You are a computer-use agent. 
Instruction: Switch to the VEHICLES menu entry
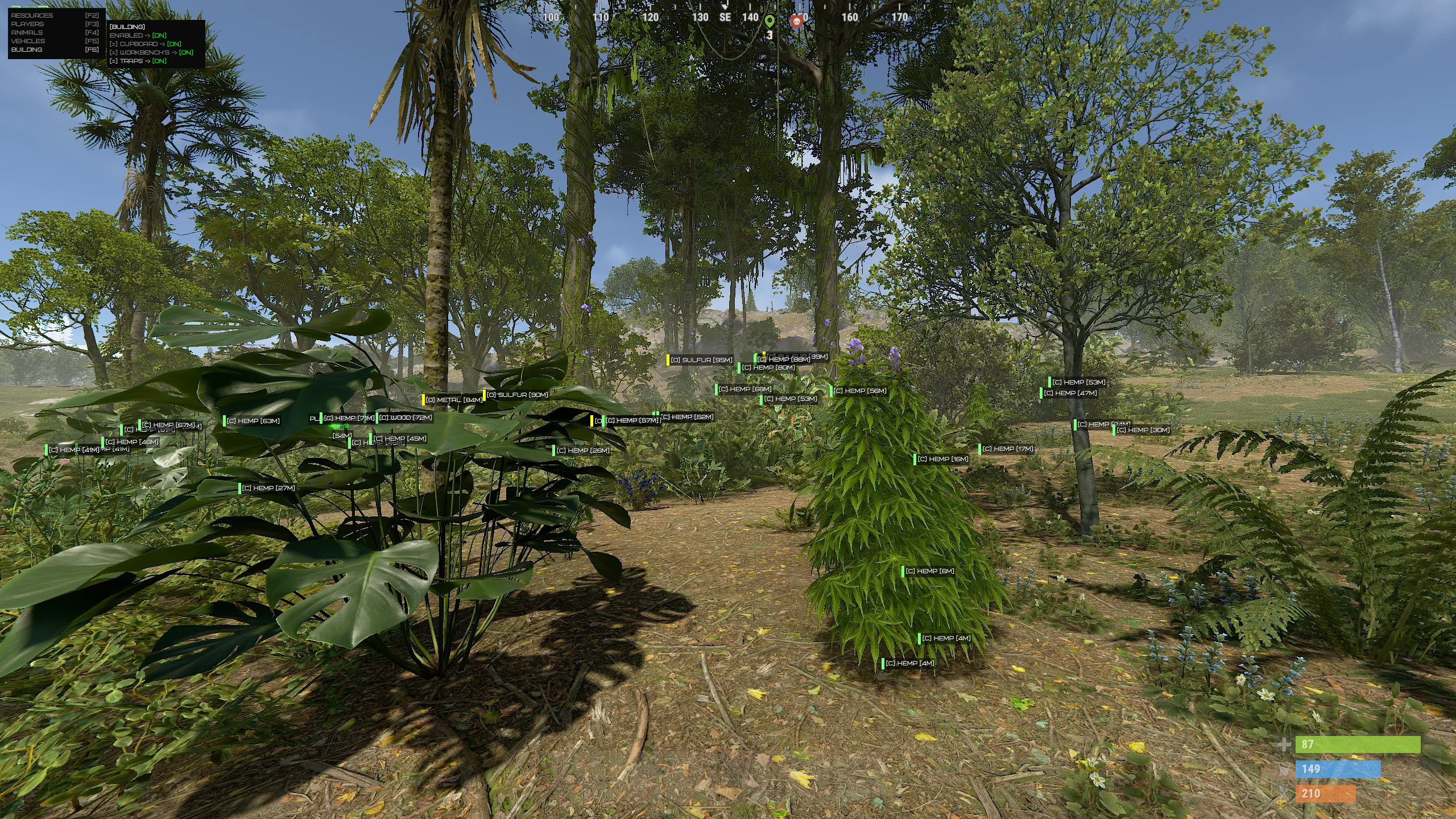(28, 41)
